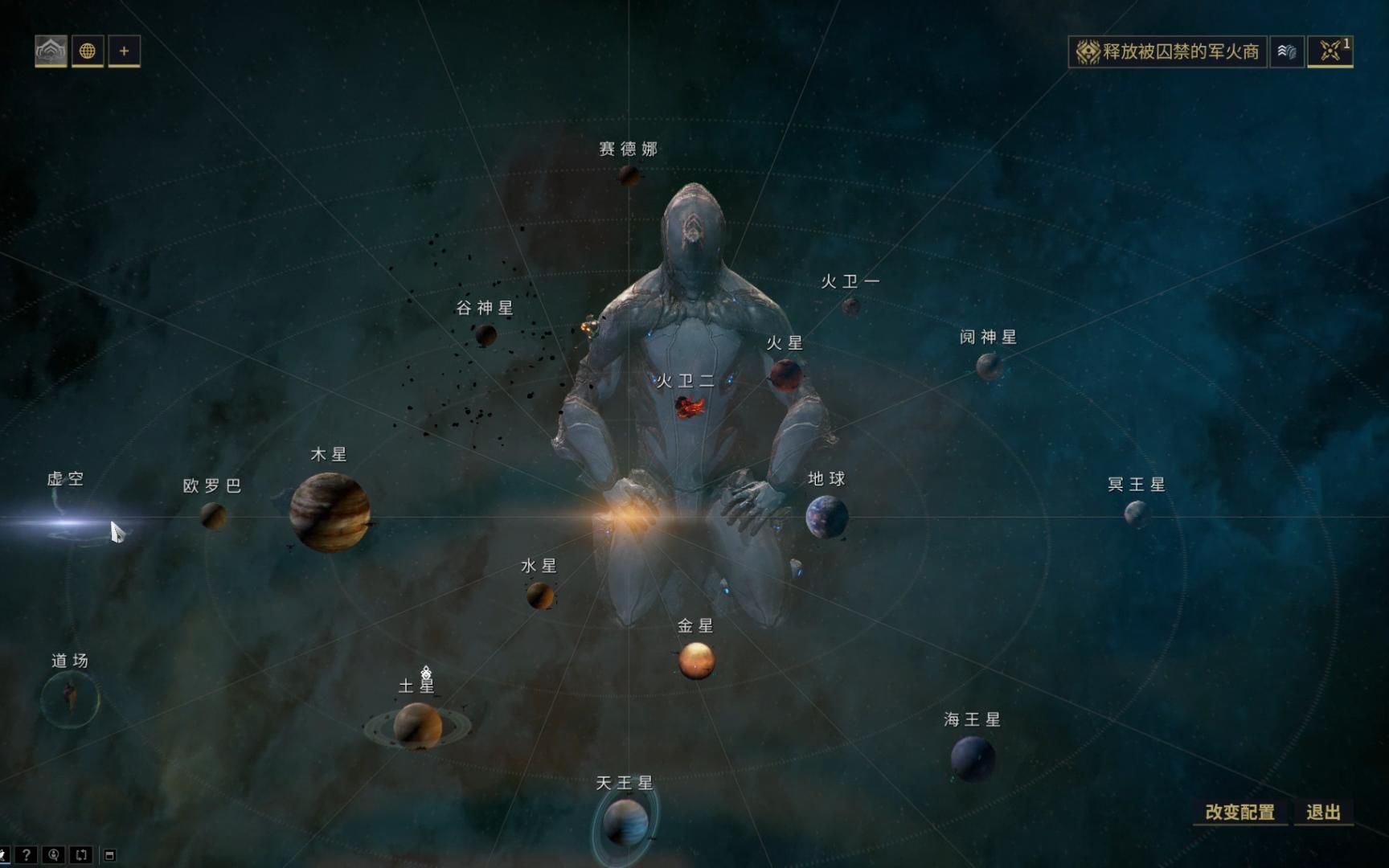This screenshot has width=1389, height=868.
Task: Mute the microphone icon in bottom bar
Action: pyautogui.click(x=53, y=857)
